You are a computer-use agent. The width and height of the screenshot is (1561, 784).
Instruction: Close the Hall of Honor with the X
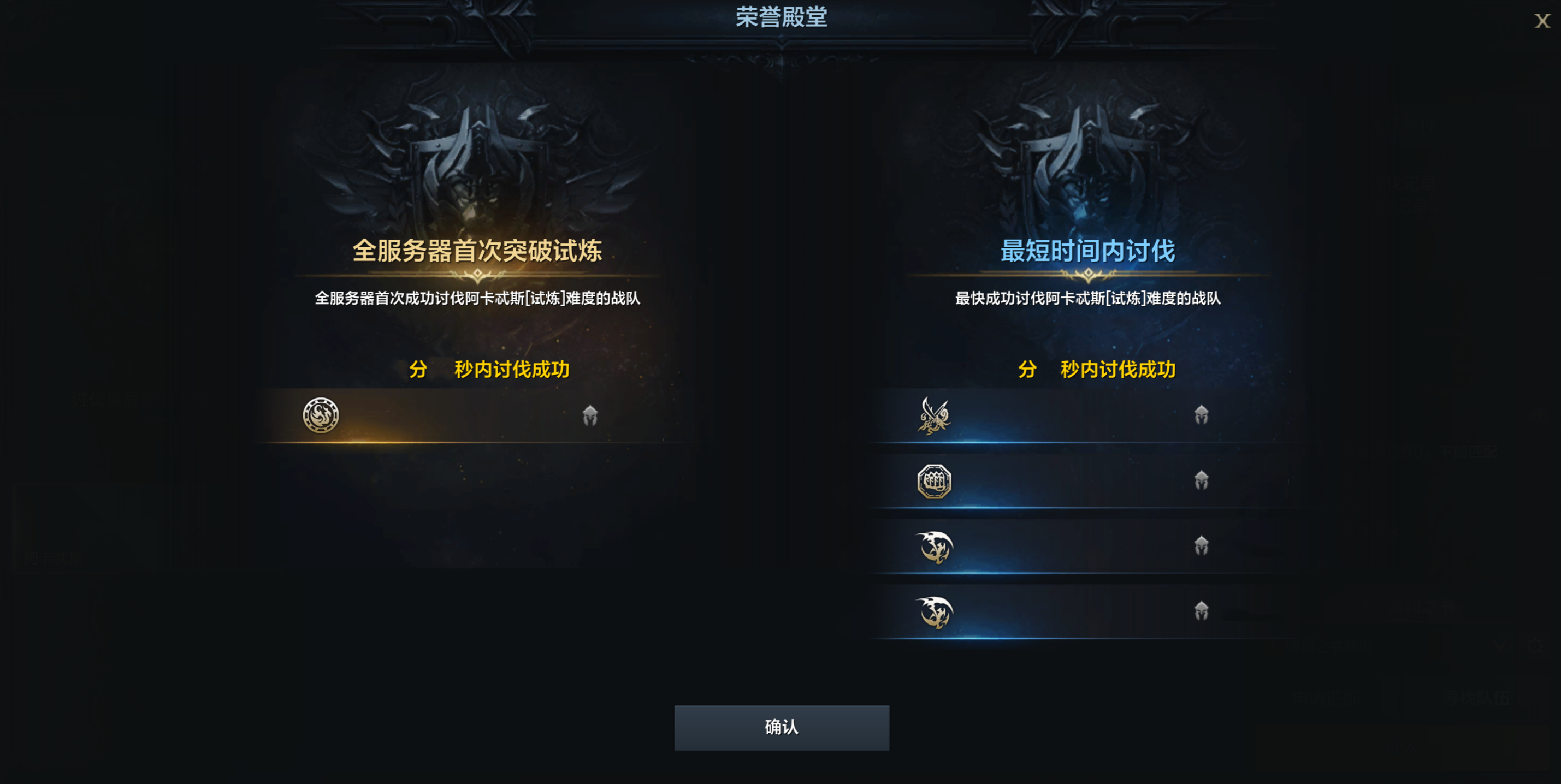point(1544,22)
